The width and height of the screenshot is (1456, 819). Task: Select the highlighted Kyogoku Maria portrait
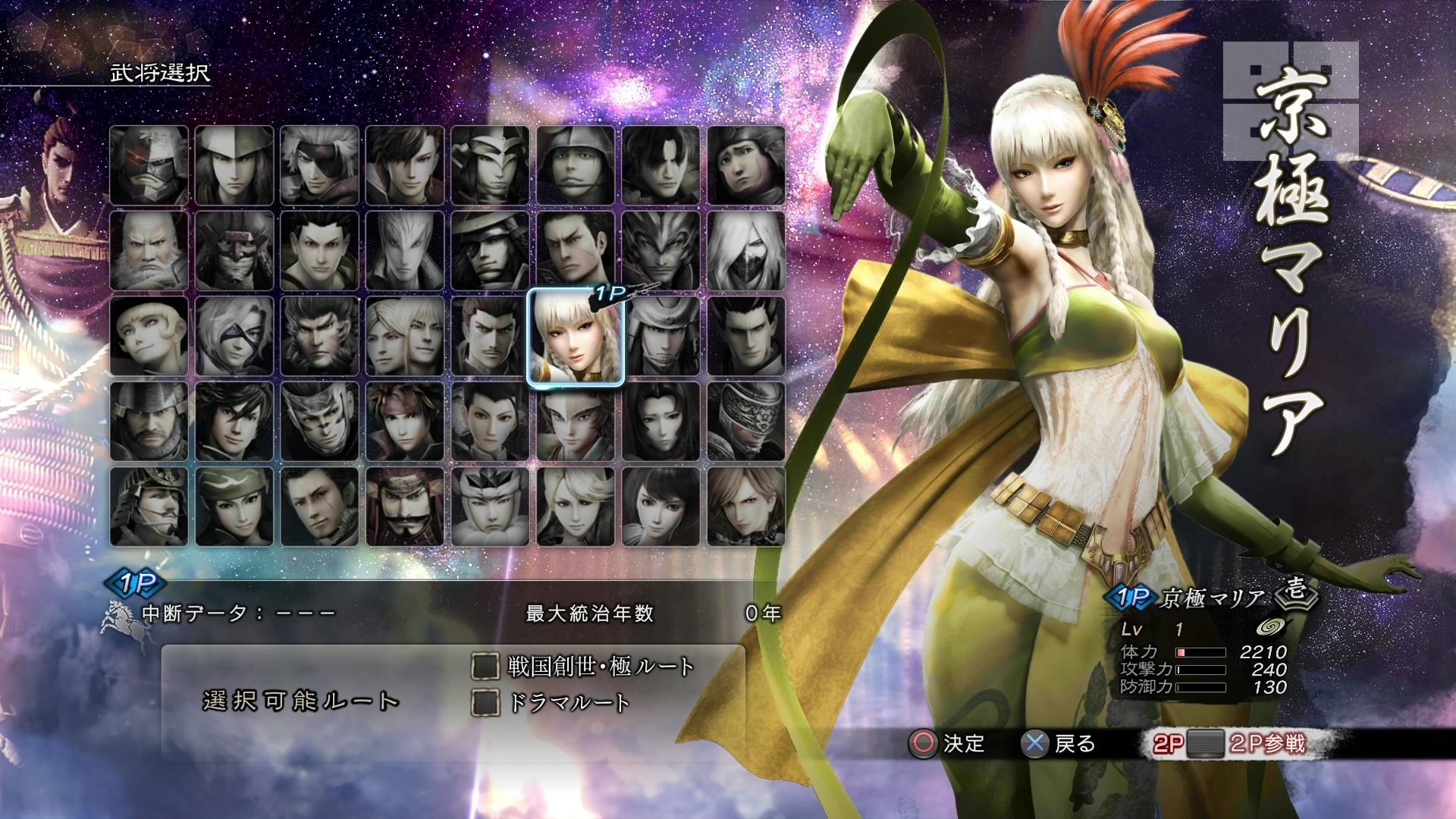(x=575, y=337)
